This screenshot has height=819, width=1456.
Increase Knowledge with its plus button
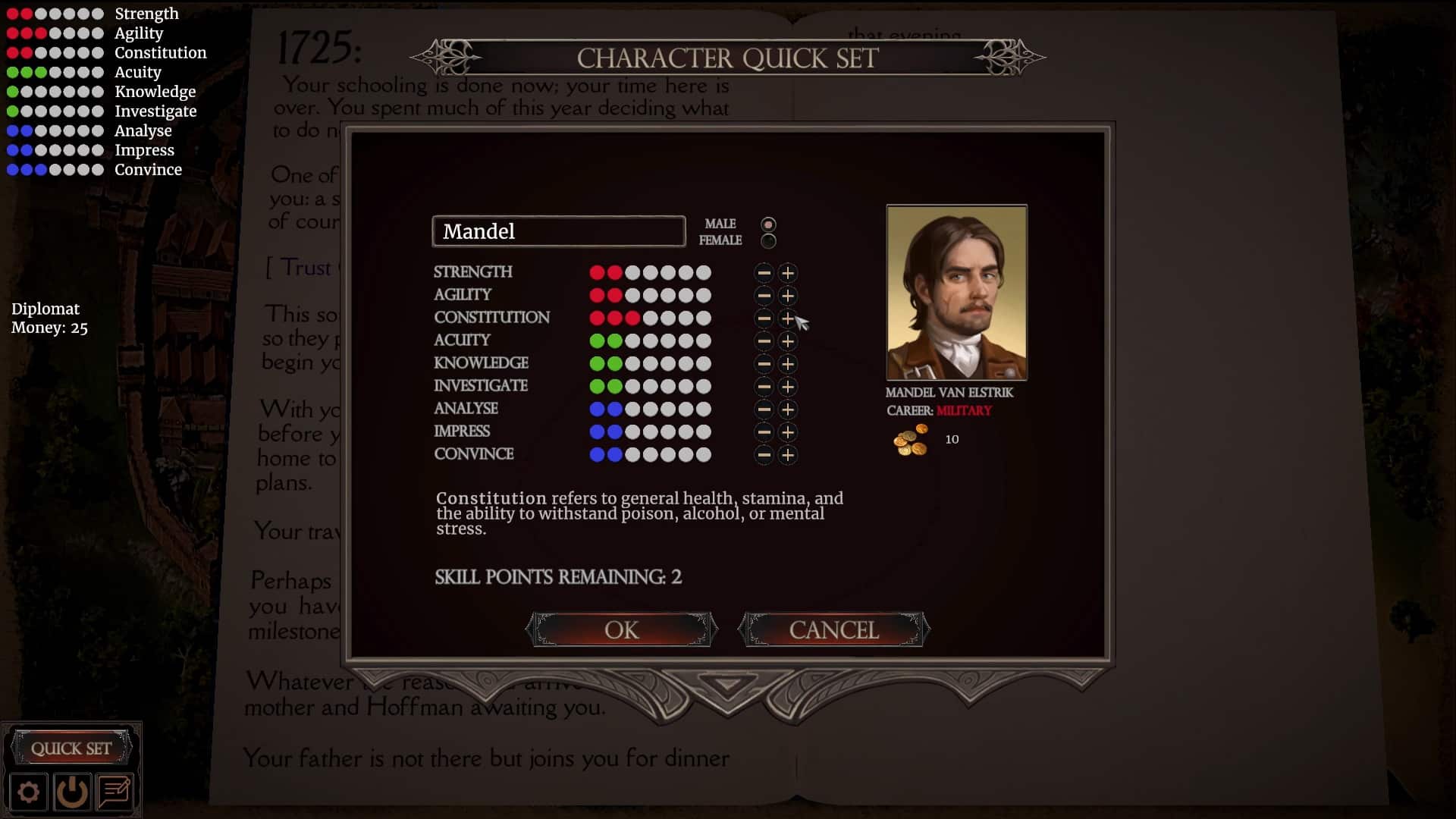click(x=788, y=364)
